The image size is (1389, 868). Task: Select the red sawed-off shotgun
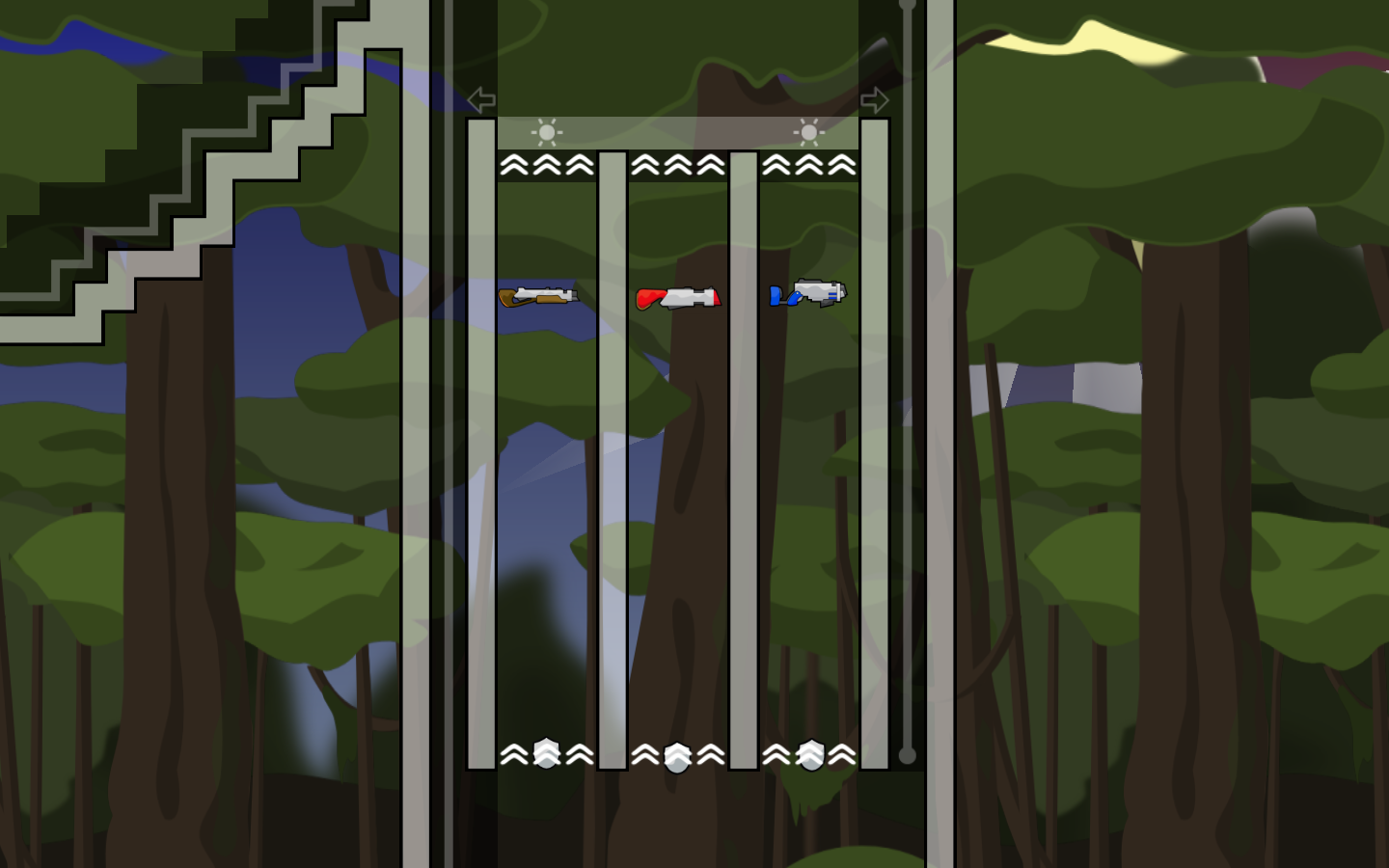pyautogui.click(x=678, y=298)
